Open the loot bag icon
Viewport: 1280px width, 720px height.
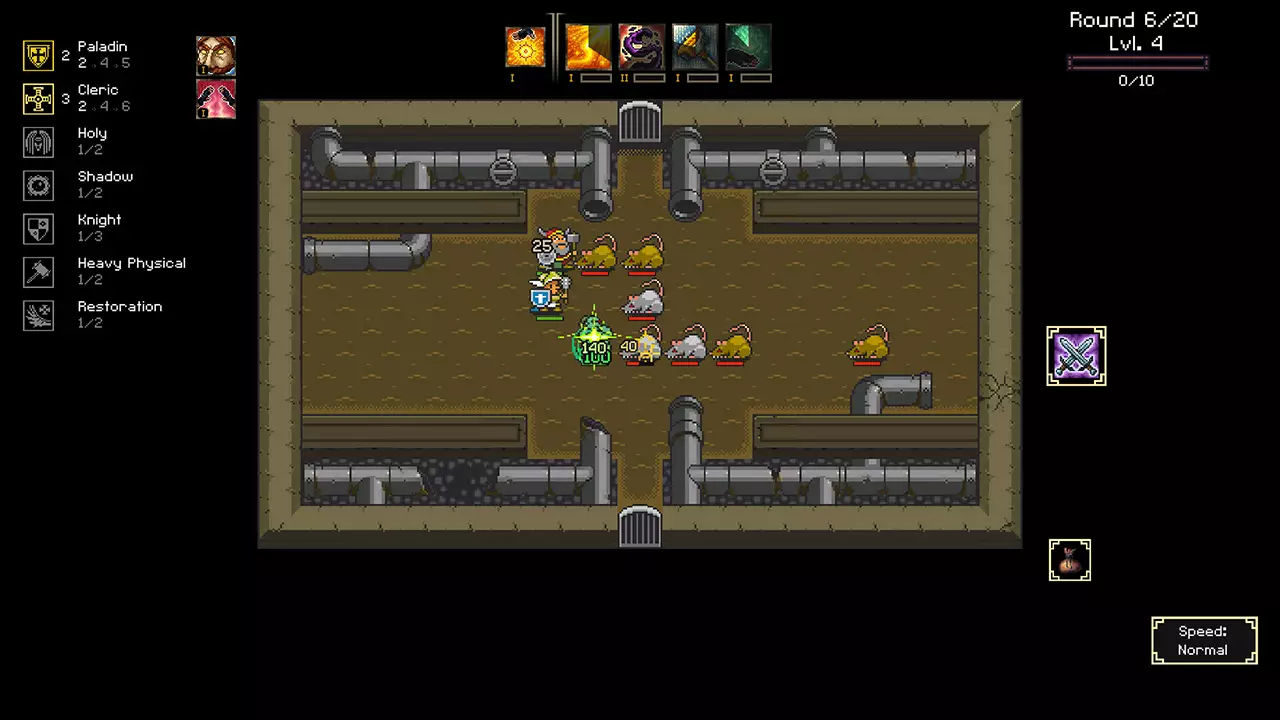click(1069, 560)
